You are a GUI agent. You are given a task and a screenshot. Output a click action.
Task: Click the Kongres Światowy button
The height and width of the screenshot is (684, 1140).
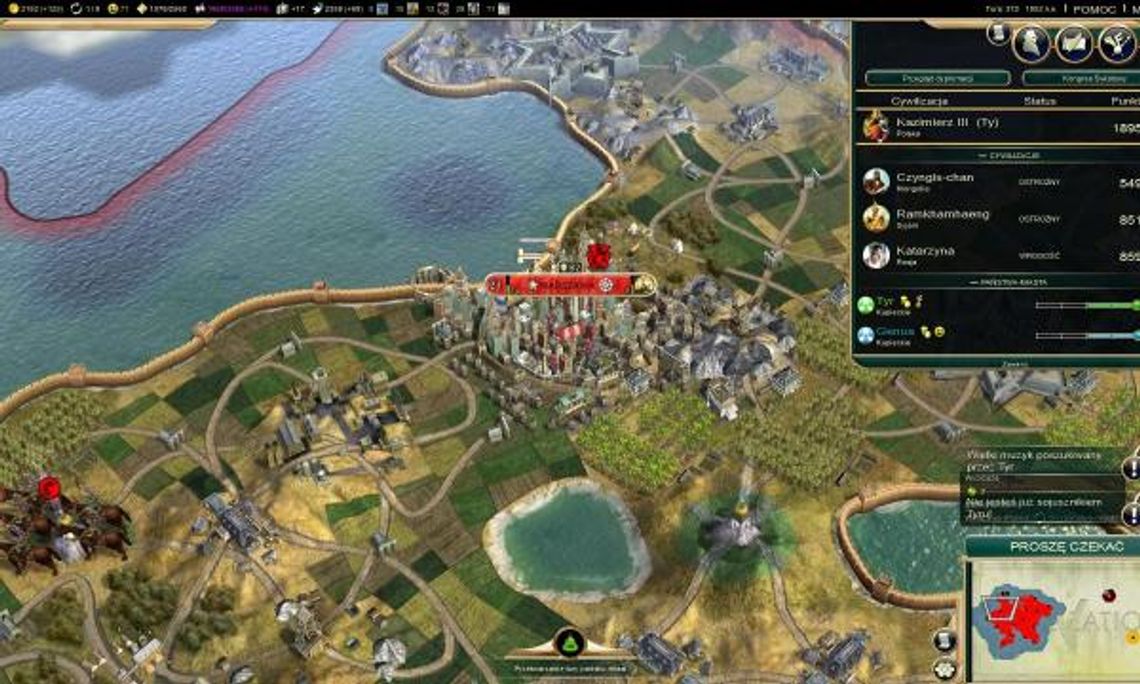pos(1080,77)
